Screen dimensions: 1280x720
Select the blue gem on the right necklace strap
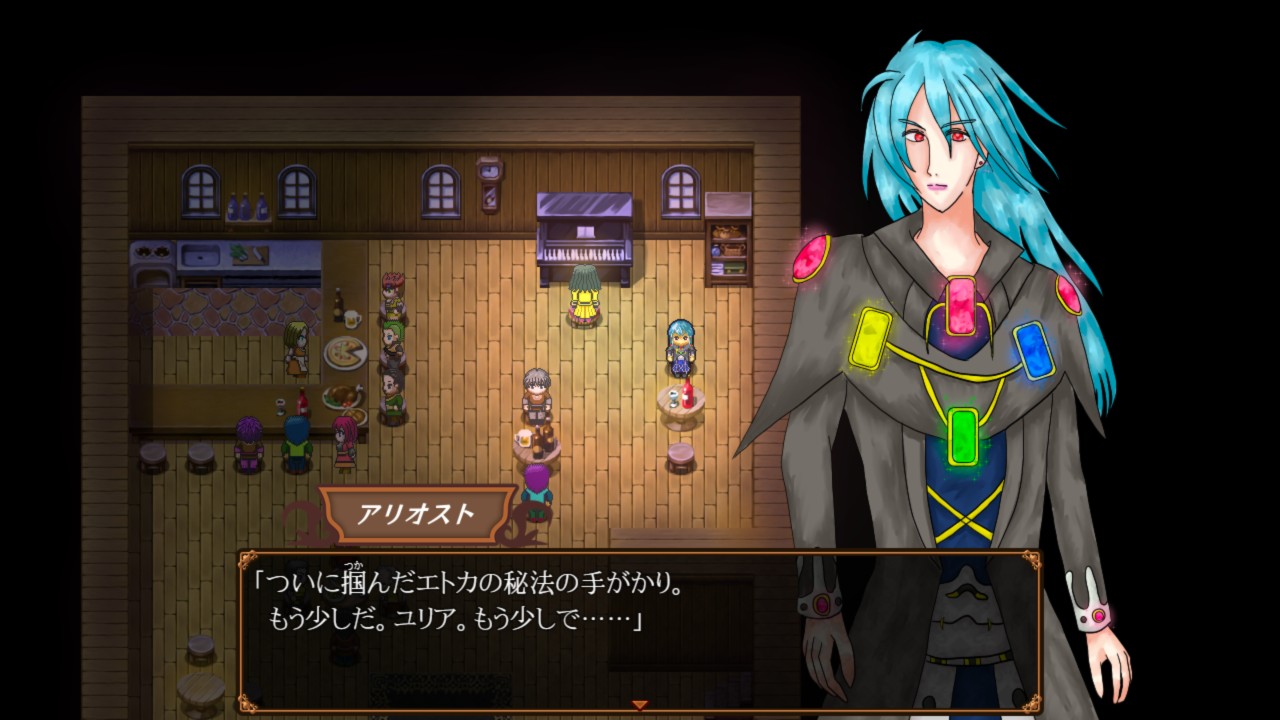[1035, 350]
